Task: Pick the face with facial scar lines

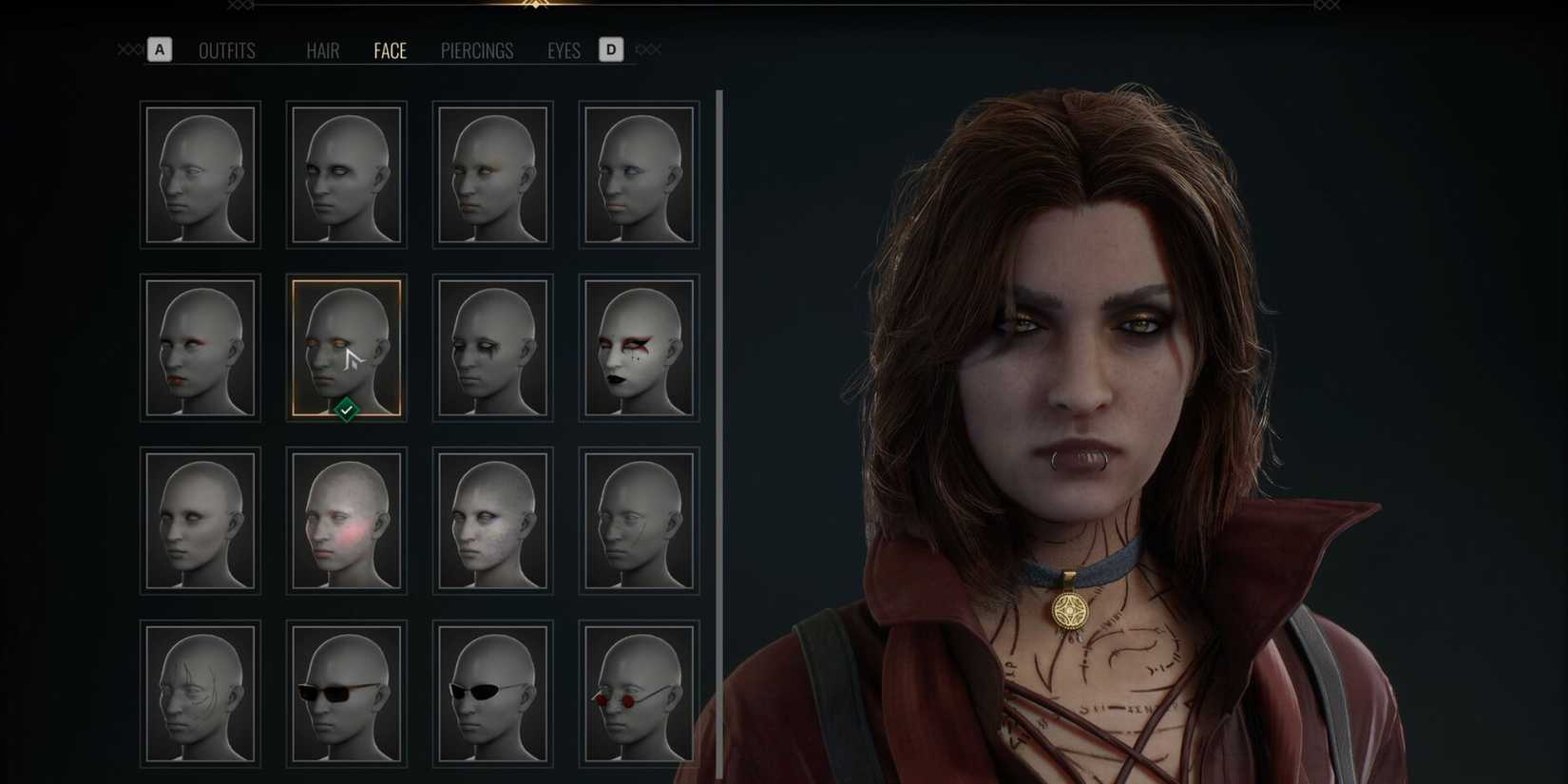Action: pyautogui.click(x=200, y=694)
